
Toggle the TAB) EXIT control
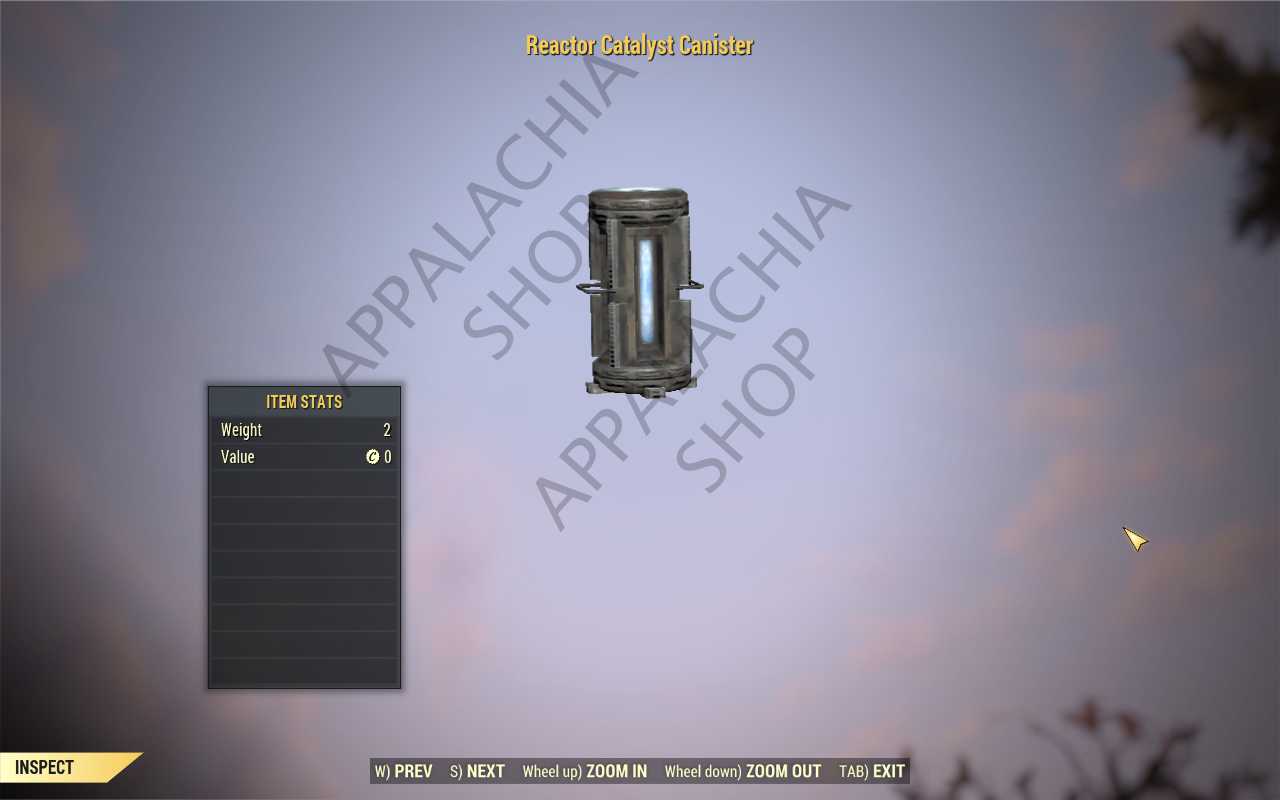click(871, 771)
